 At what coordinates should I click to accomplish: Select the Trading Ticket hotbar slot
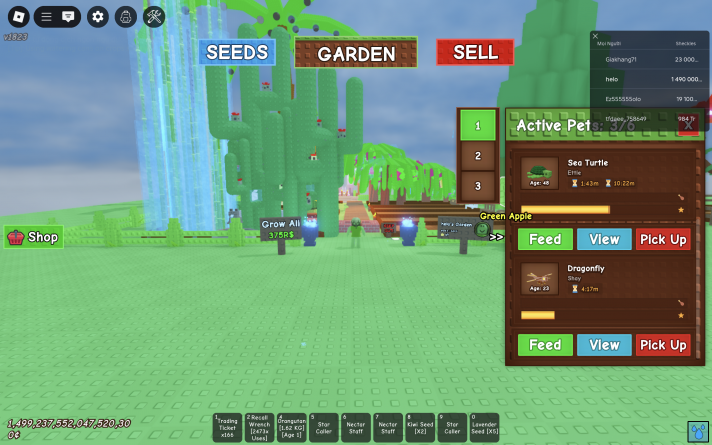click(x=229, y=428)
